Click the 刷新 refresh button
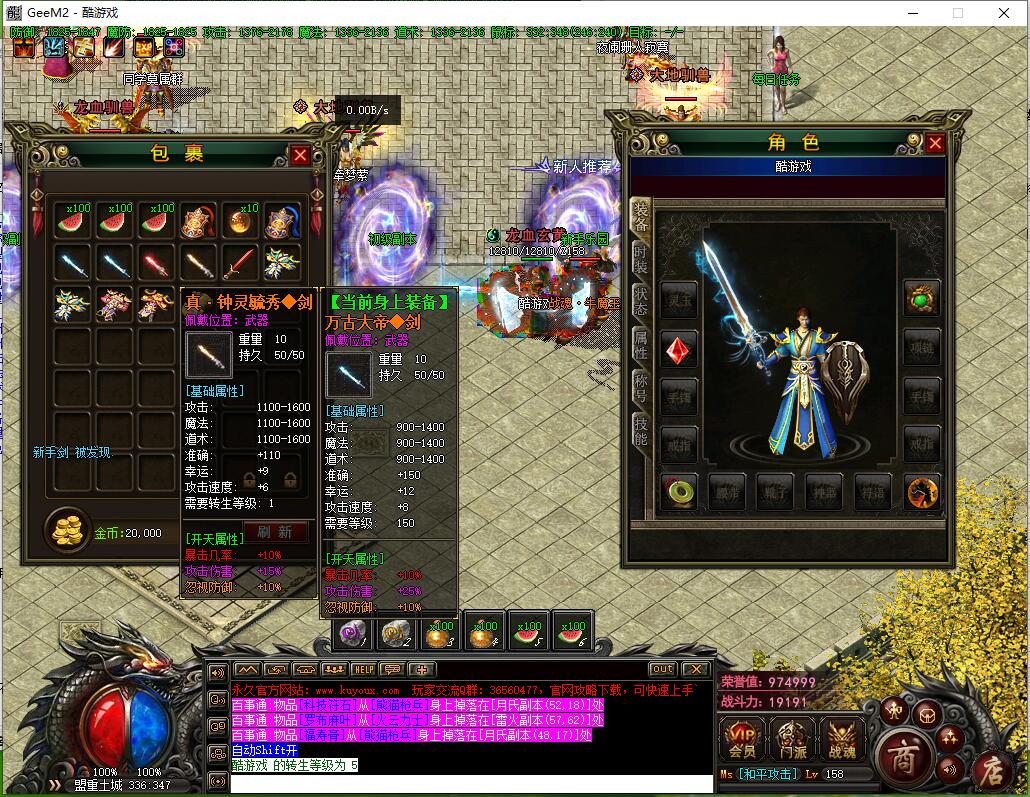 (x=274, y=532)
